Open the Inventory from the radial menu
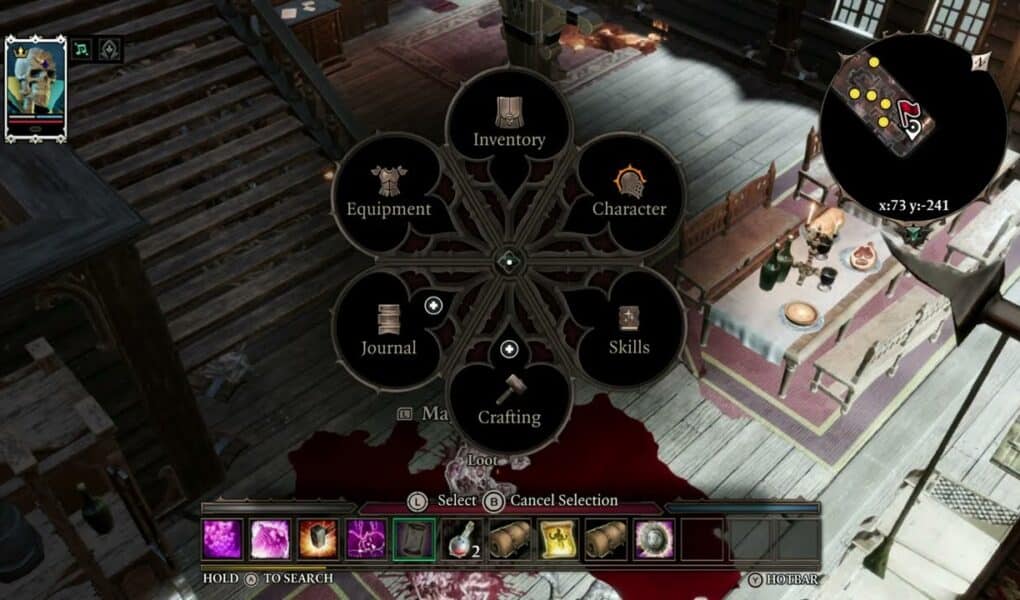 pos(509,124)
